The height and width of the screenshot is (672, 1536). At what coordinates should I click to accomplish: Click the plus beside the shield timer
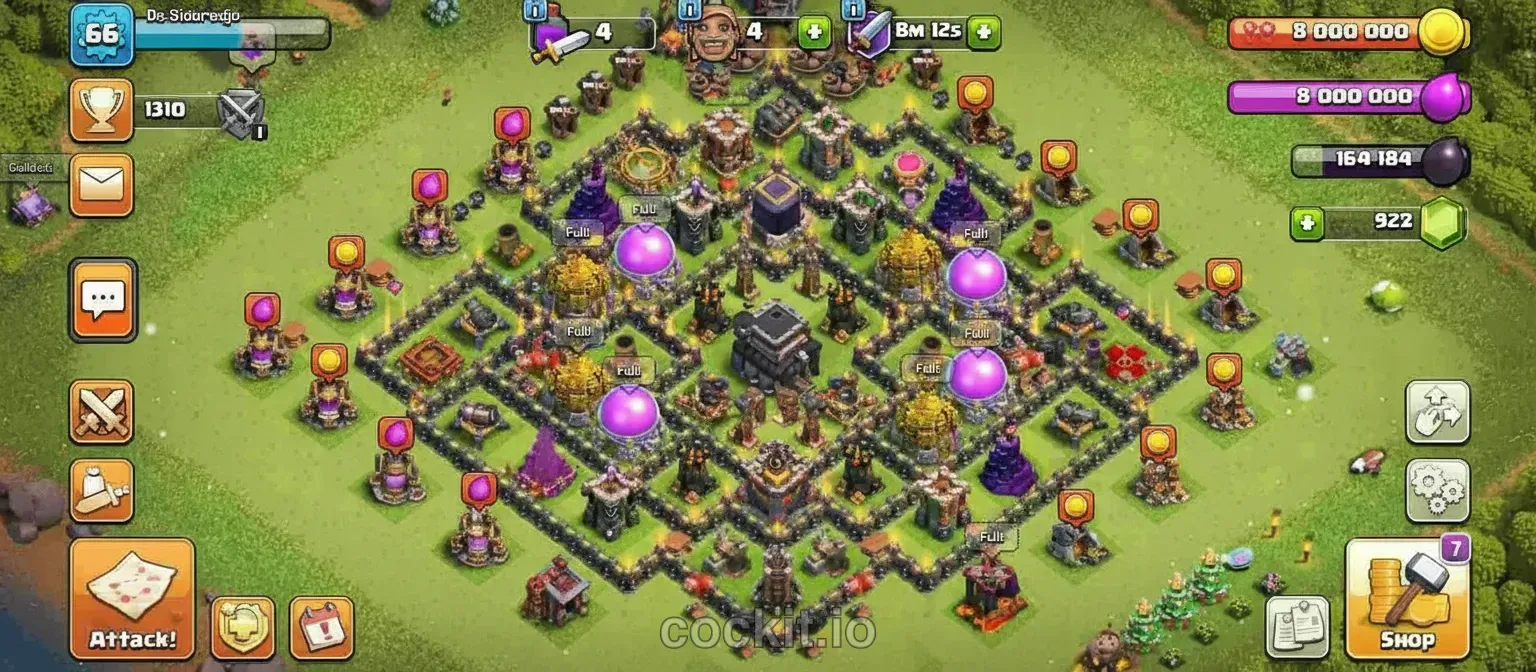(x=984, y=32)
